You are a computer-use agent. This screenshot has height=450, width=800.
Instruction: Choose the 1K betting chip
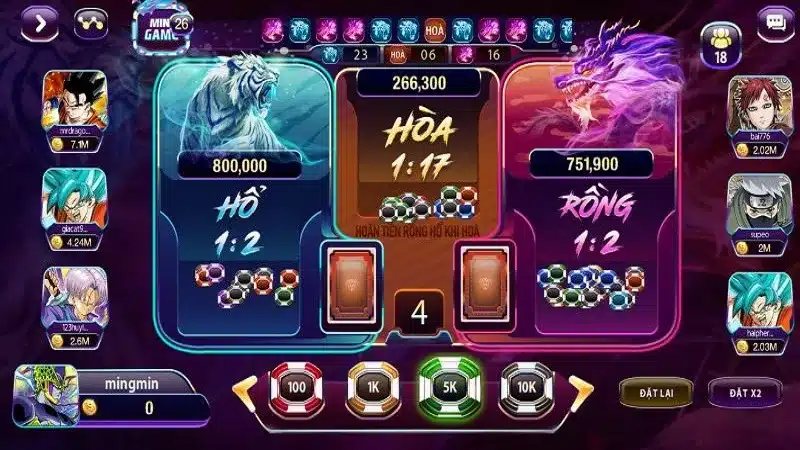tap(374, 387)
